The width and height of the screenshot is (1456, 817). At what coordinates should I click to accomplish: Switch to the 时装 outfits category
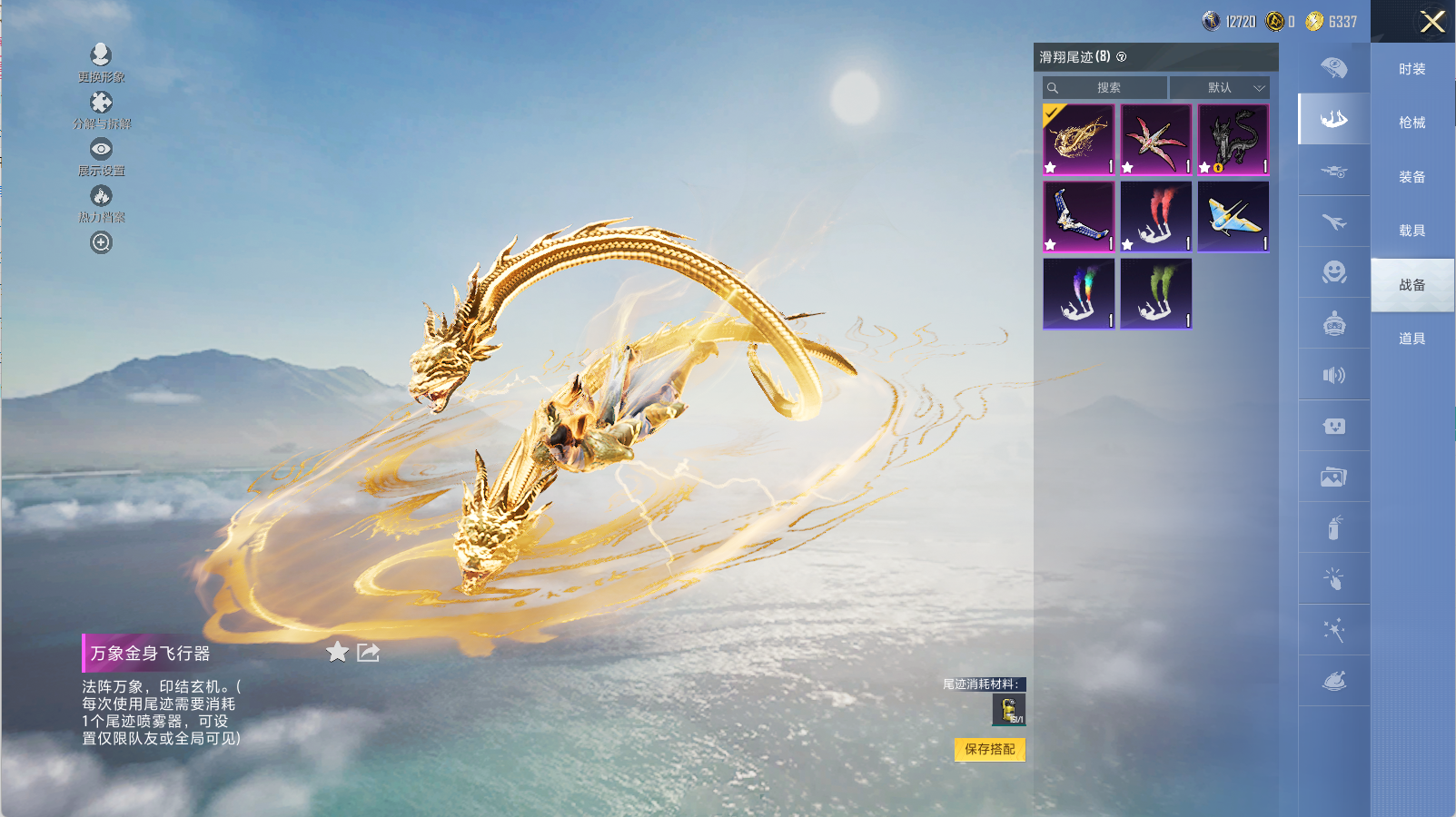(1411, 69)
